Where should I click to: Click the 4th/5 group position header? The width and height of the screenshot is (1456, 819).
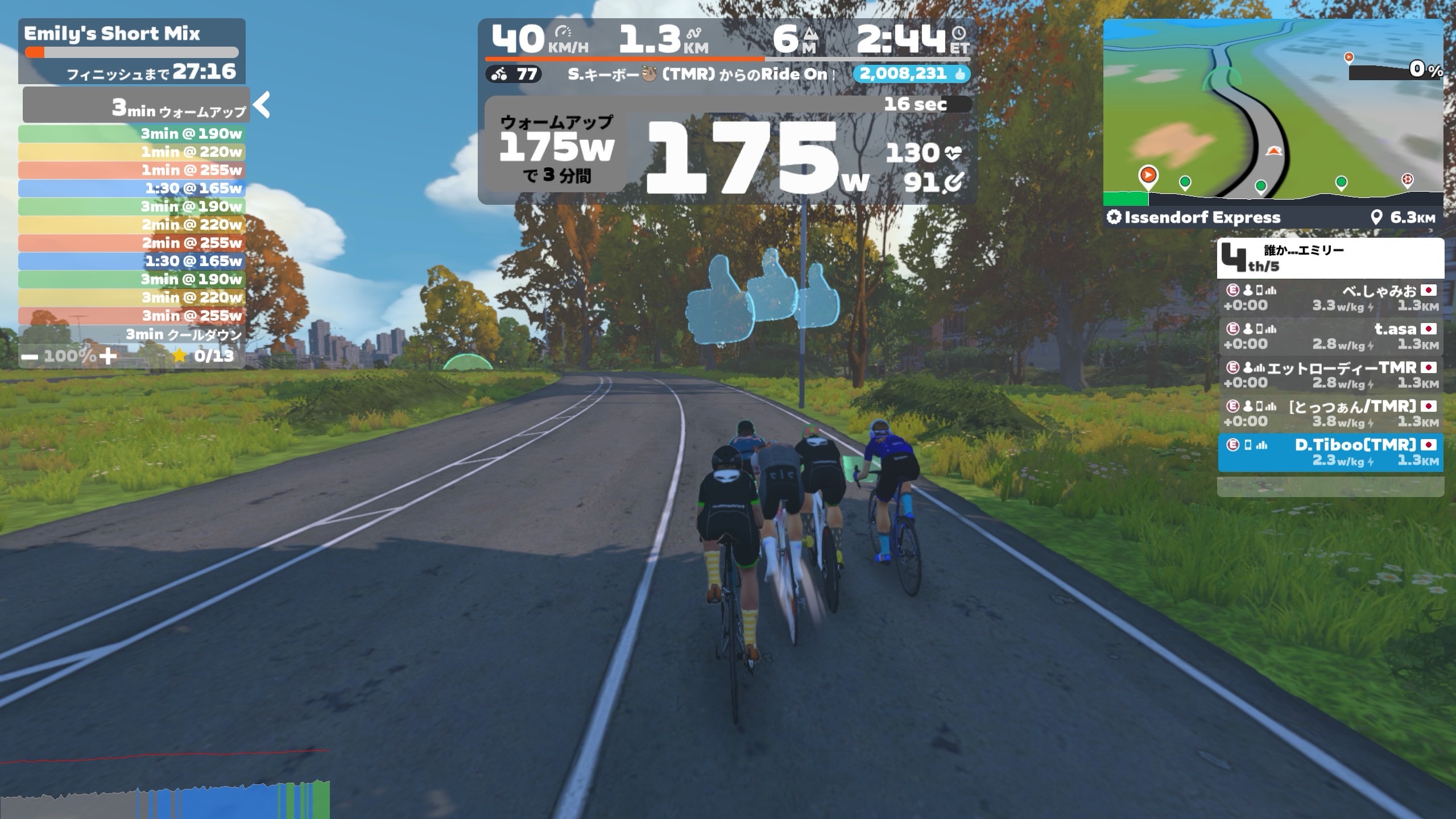1330,258
